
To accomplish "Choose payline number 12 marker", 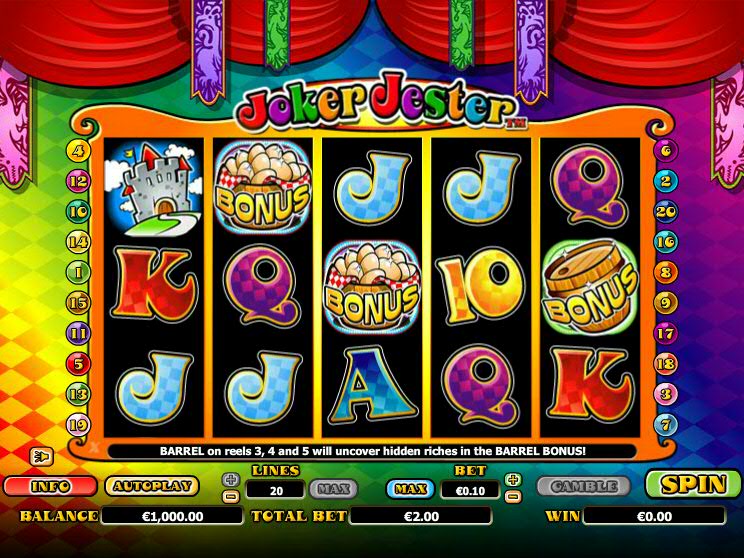I will tap(78, 181).
